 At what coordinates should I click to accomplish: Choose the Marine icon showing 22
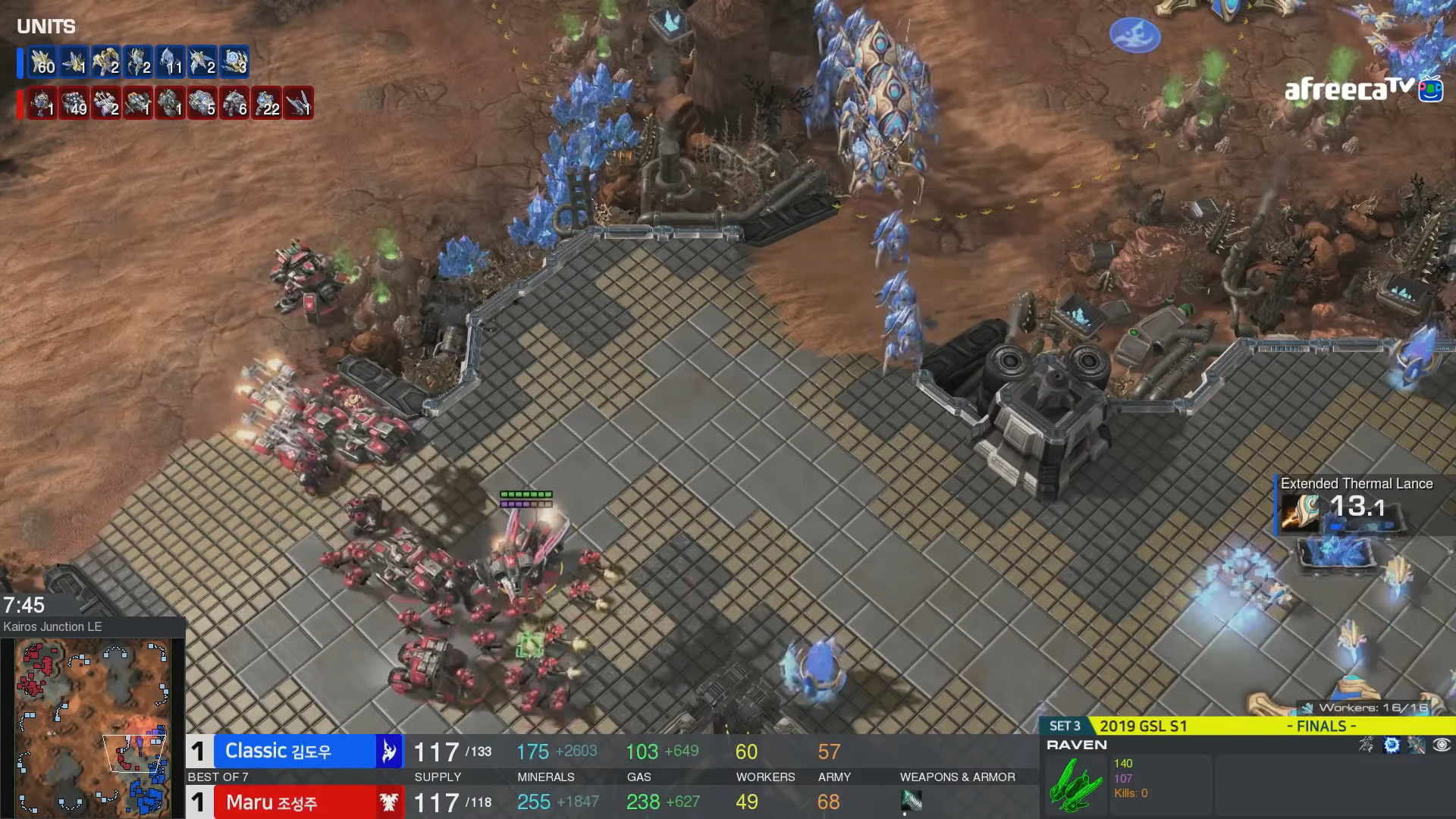[x=266, y=103]
